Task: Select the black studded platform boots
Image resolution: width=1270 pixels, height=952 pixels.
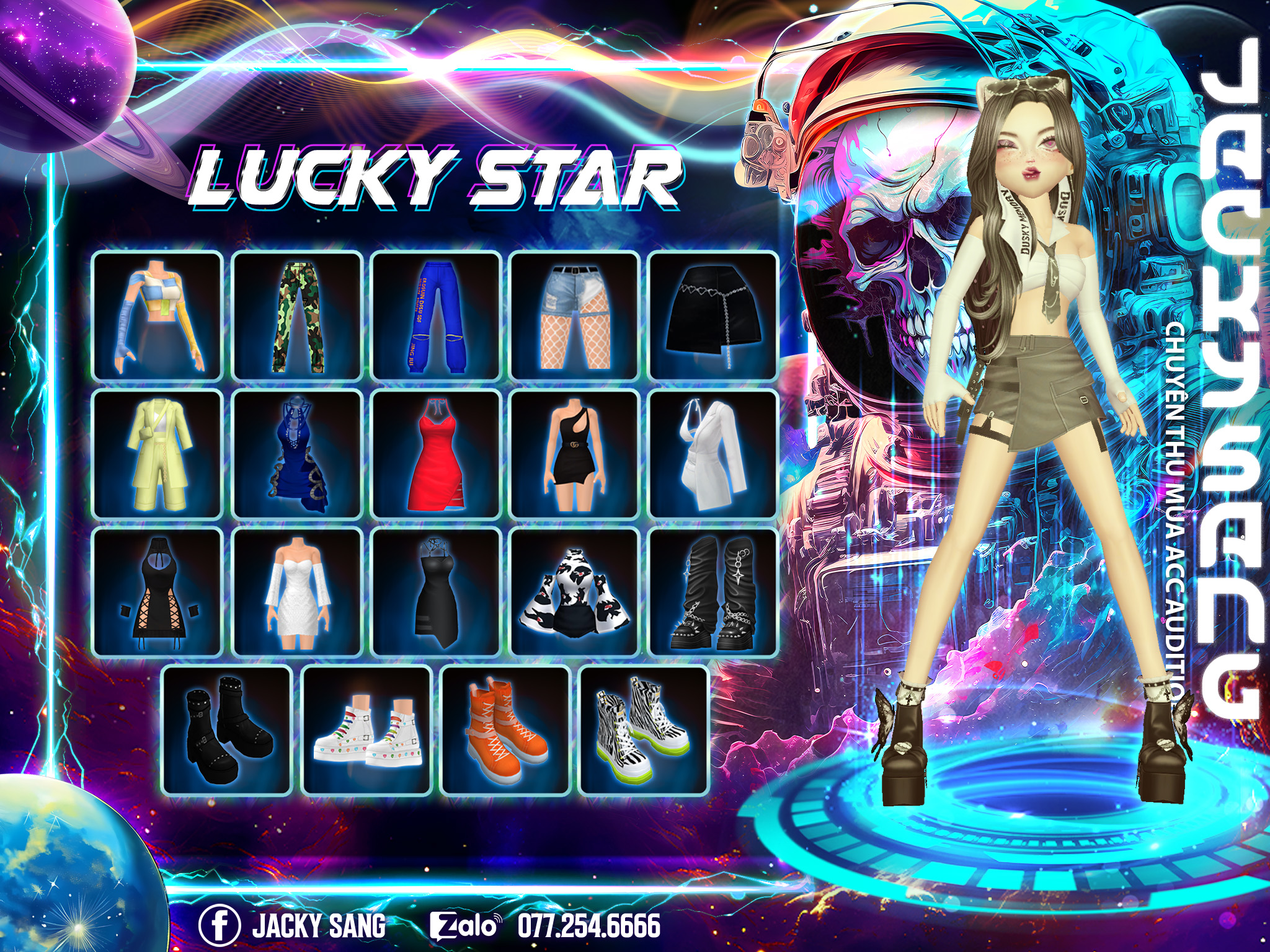Action: coord(227,731)
